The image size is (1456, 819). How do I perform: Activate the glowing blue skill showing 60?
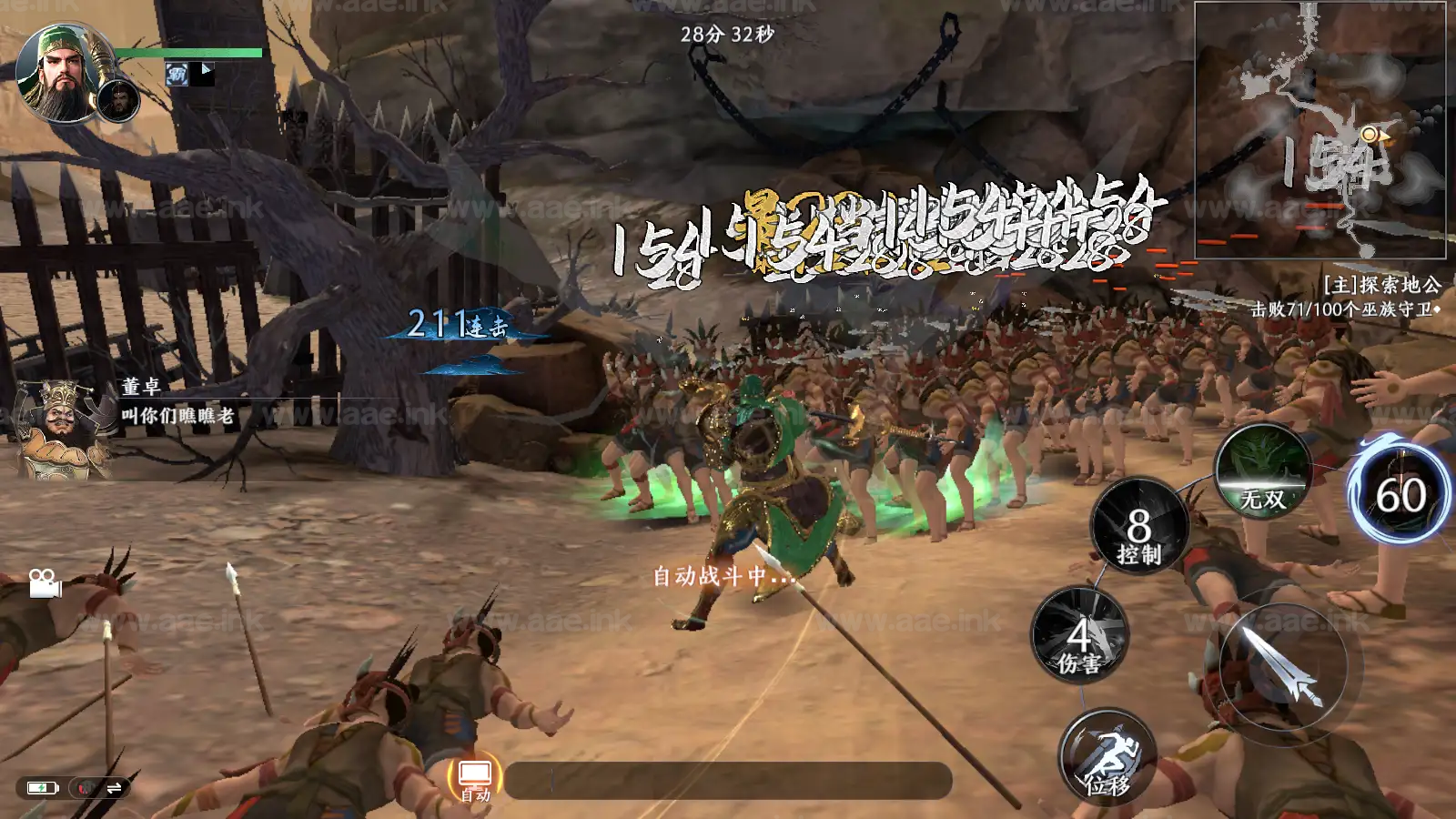(x=1400, y=495)
